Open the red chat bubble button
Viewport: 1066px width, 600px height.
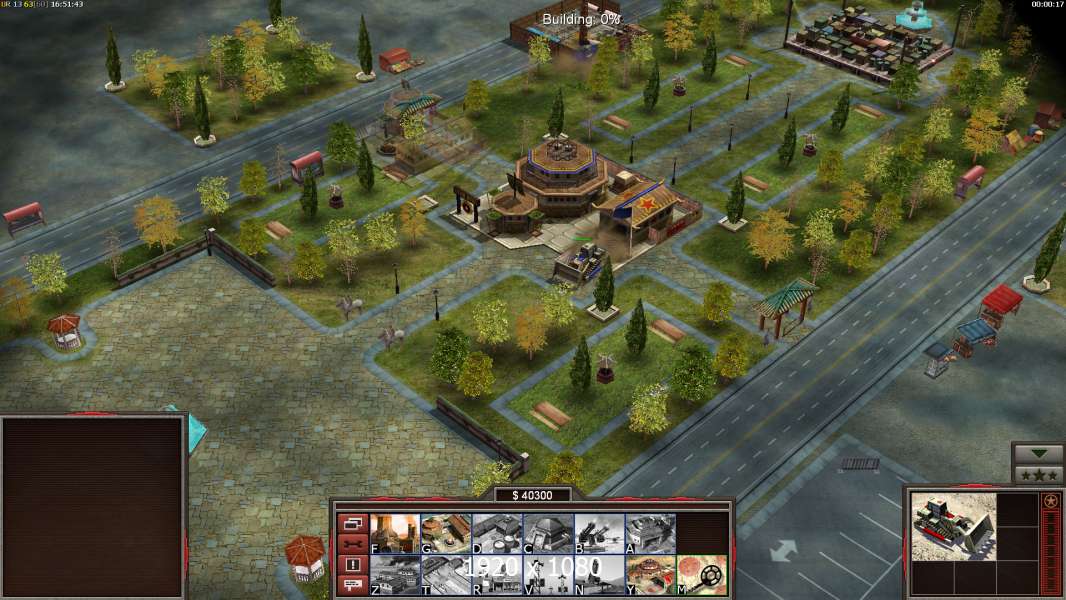[352, 586]
